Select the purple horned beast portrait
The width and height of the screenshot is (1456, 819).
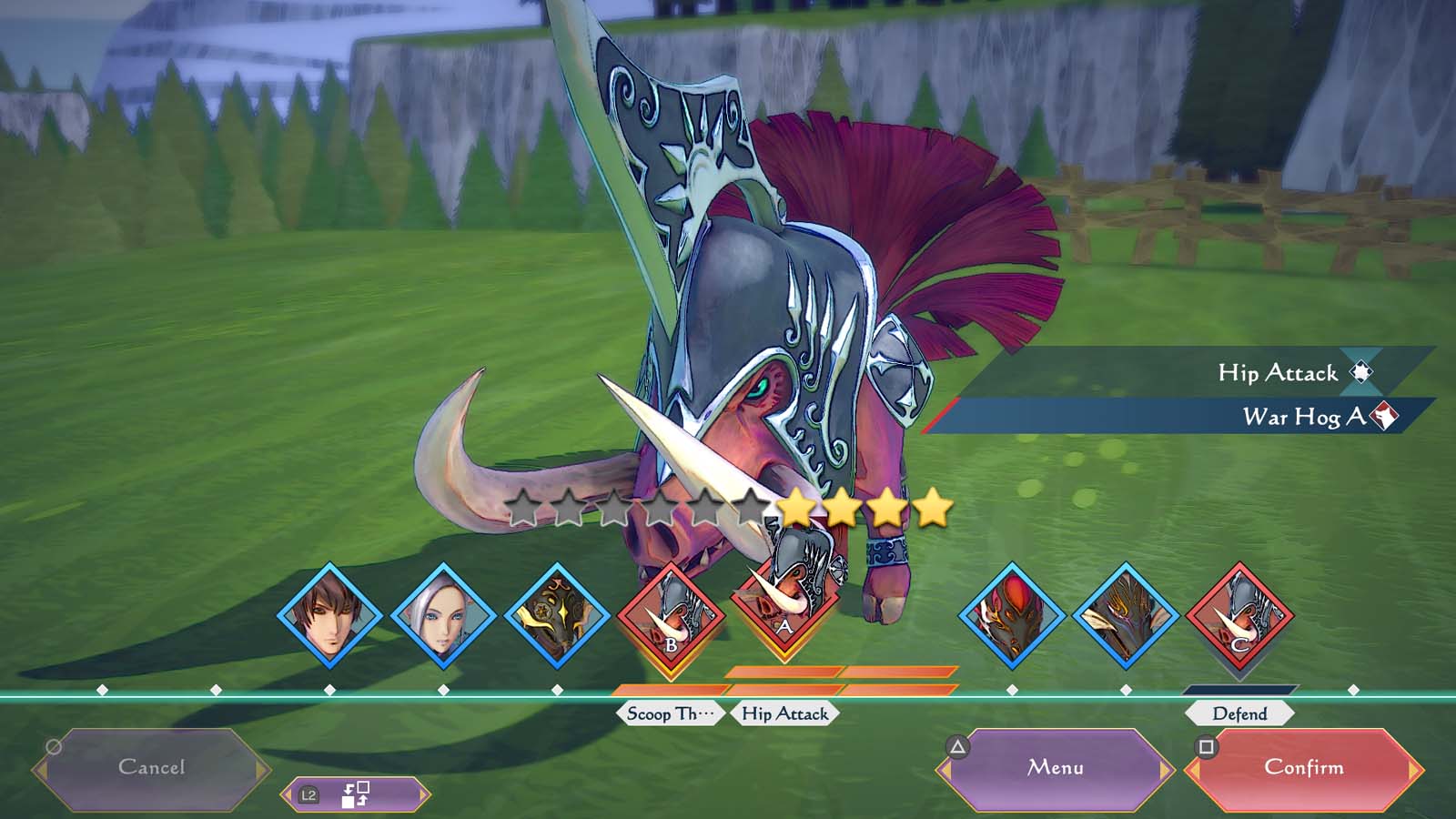(1126, 616)
